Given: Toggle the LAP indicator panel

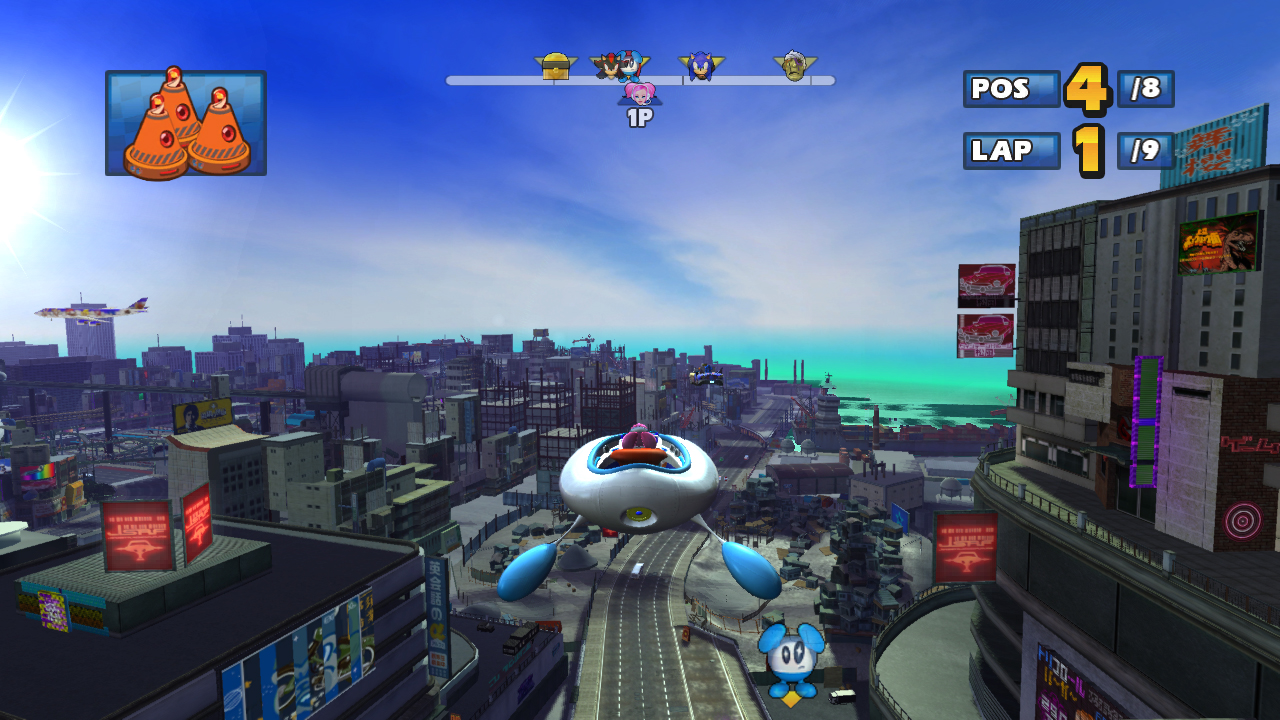Looking at the screenshot, I should coord(1010,152).
